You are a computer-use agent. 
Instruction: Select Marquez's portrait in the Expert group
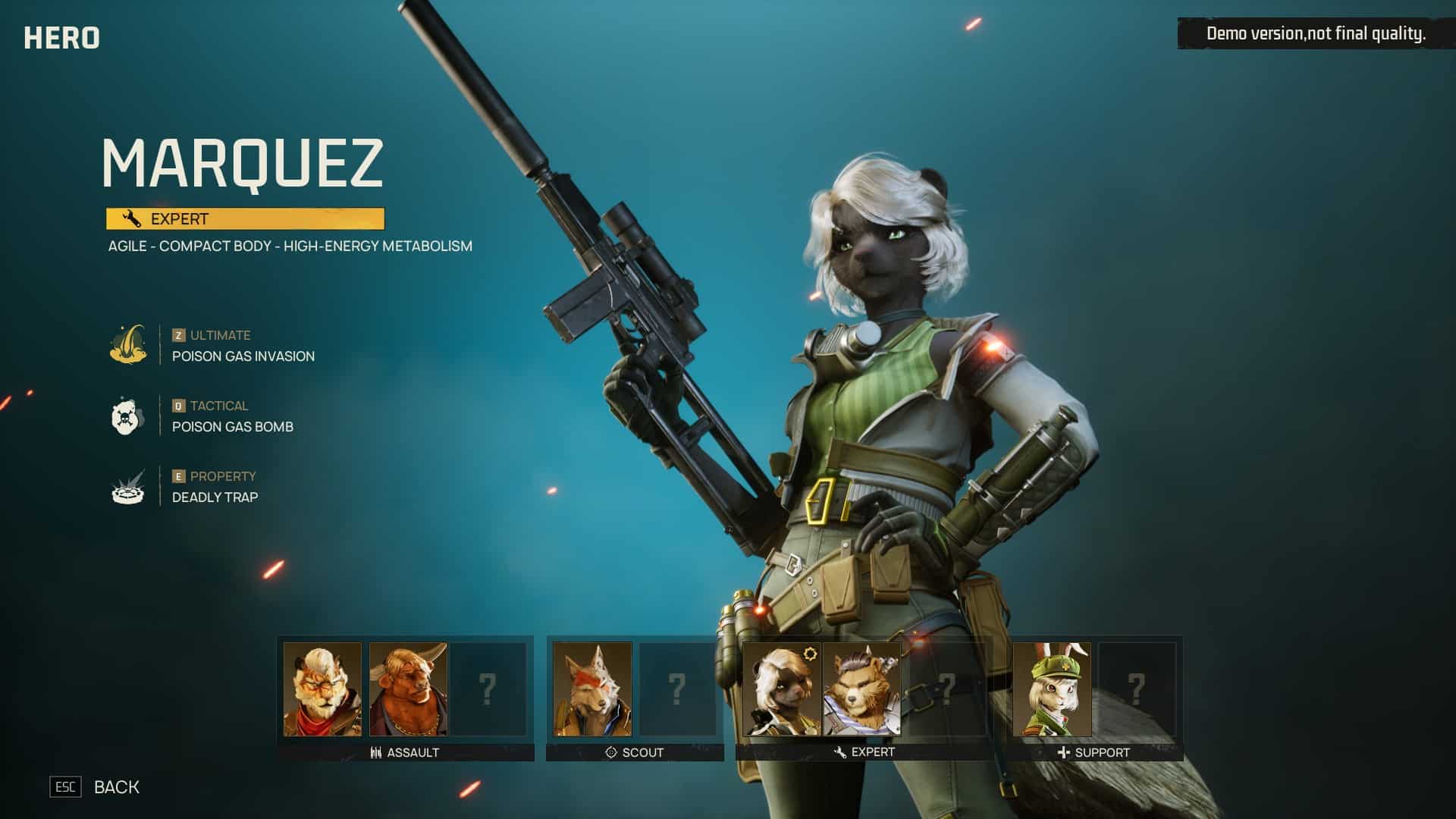coord(782,689)
